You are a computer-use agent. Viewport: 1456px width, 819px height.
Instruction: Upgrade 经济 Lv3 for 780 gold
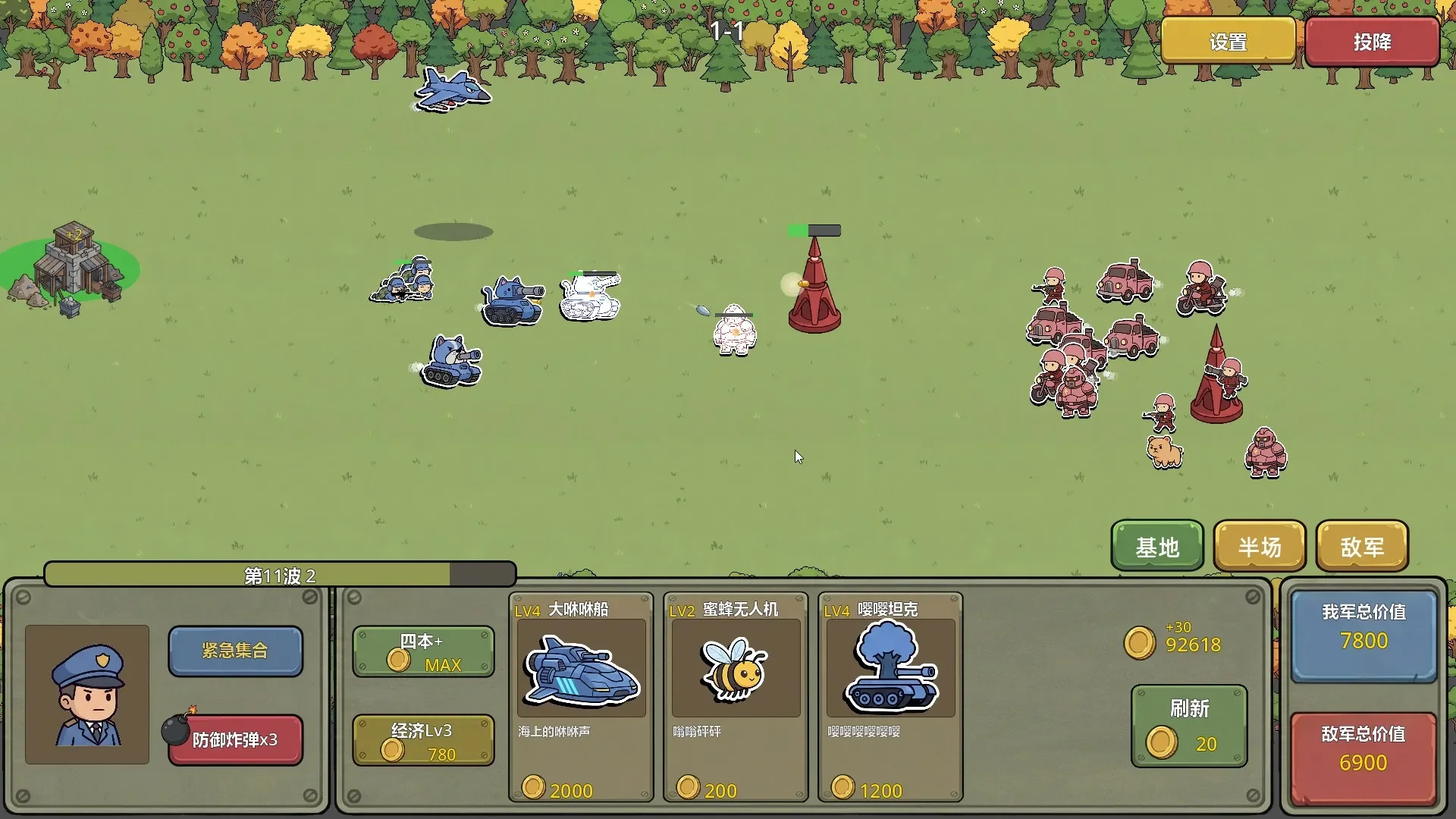pos(423,741)
